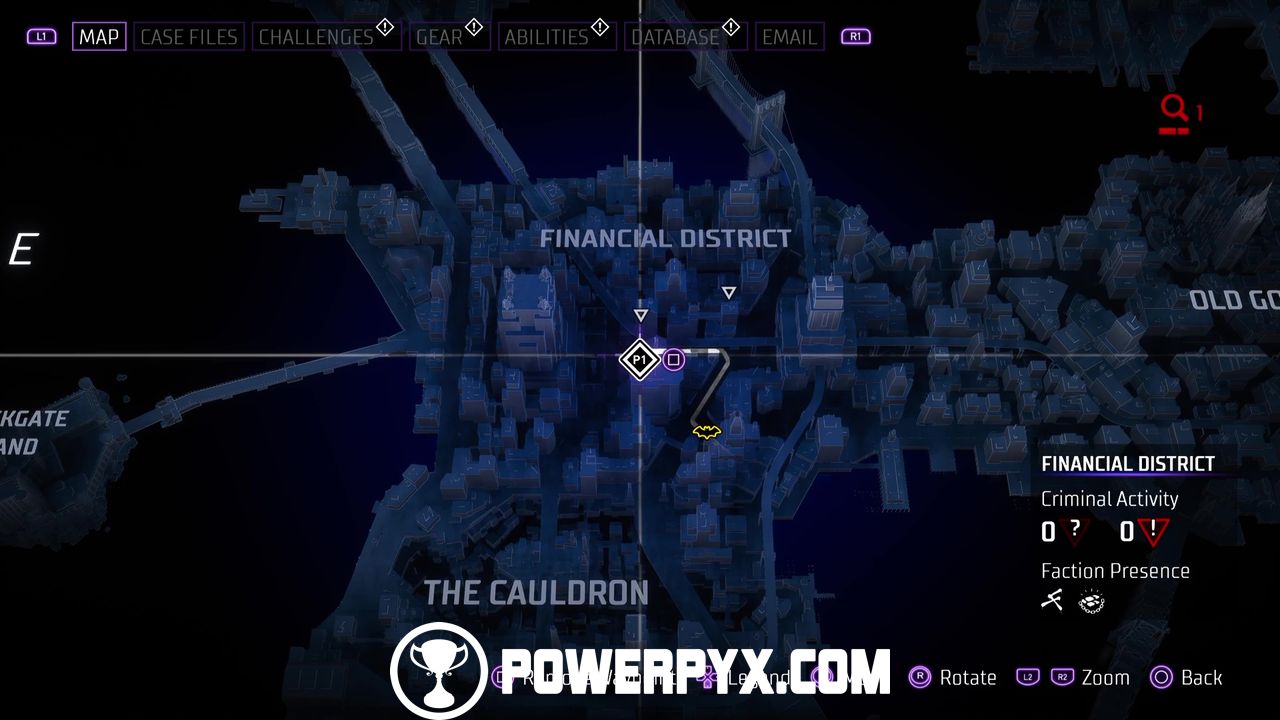The height and width of the screenshot is (720, 1280).
Task: Select the yellow bat symbol map marker
Action: coord(707,432)
